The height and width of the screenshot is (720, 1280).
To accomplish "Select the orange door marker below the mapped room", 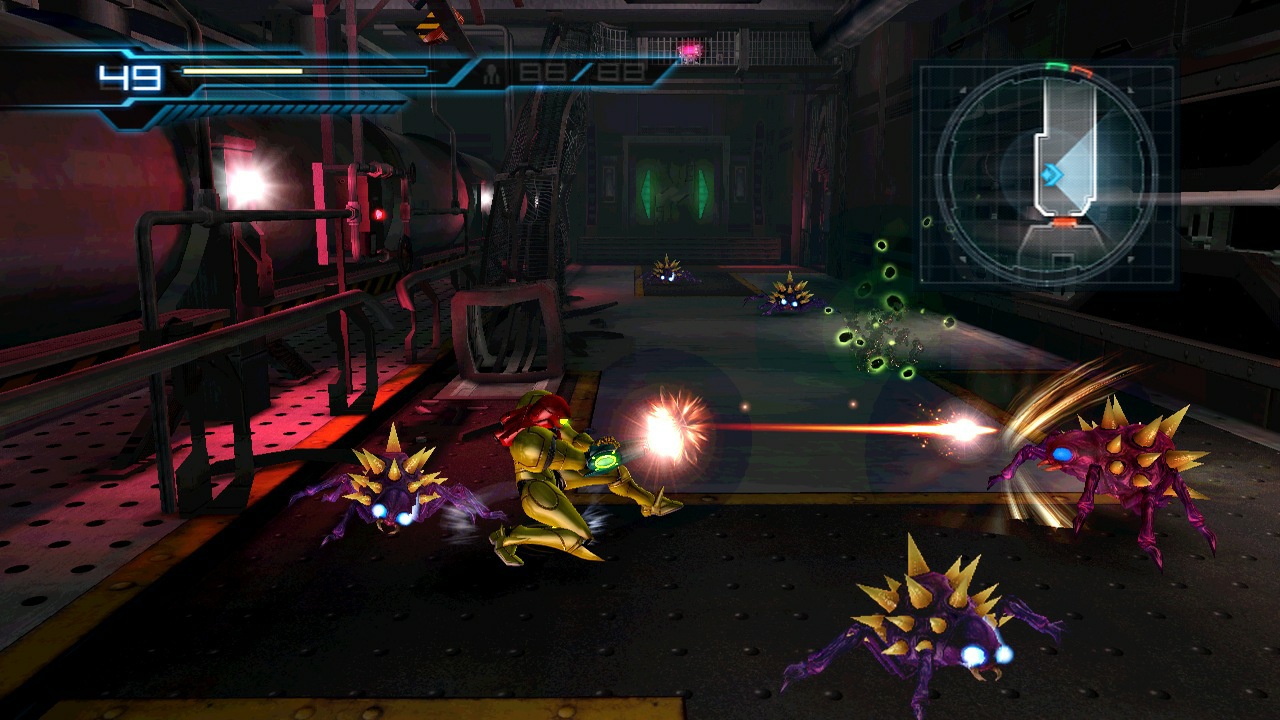I will coord(1066,222).
